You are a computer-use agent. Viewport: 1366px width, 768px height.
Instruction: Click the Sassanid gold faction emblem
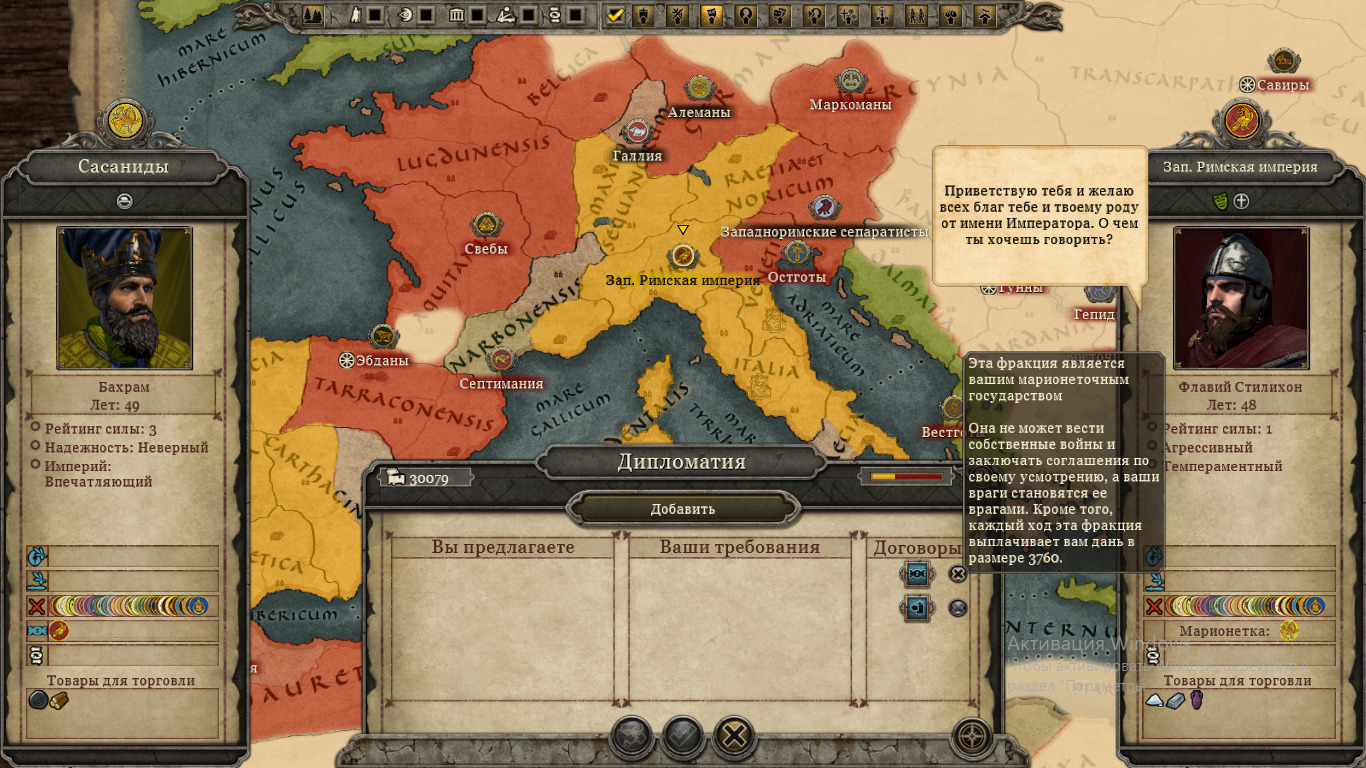tap(124, 121)
